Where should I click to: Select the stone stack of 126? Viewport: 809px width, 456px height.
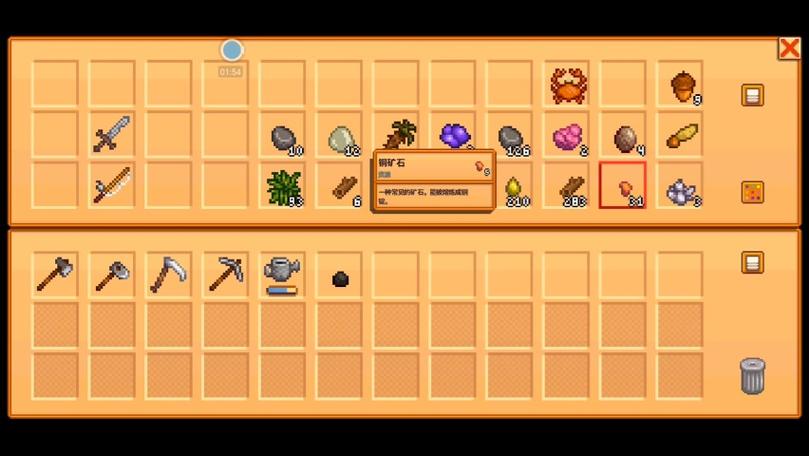coord(512,137)
